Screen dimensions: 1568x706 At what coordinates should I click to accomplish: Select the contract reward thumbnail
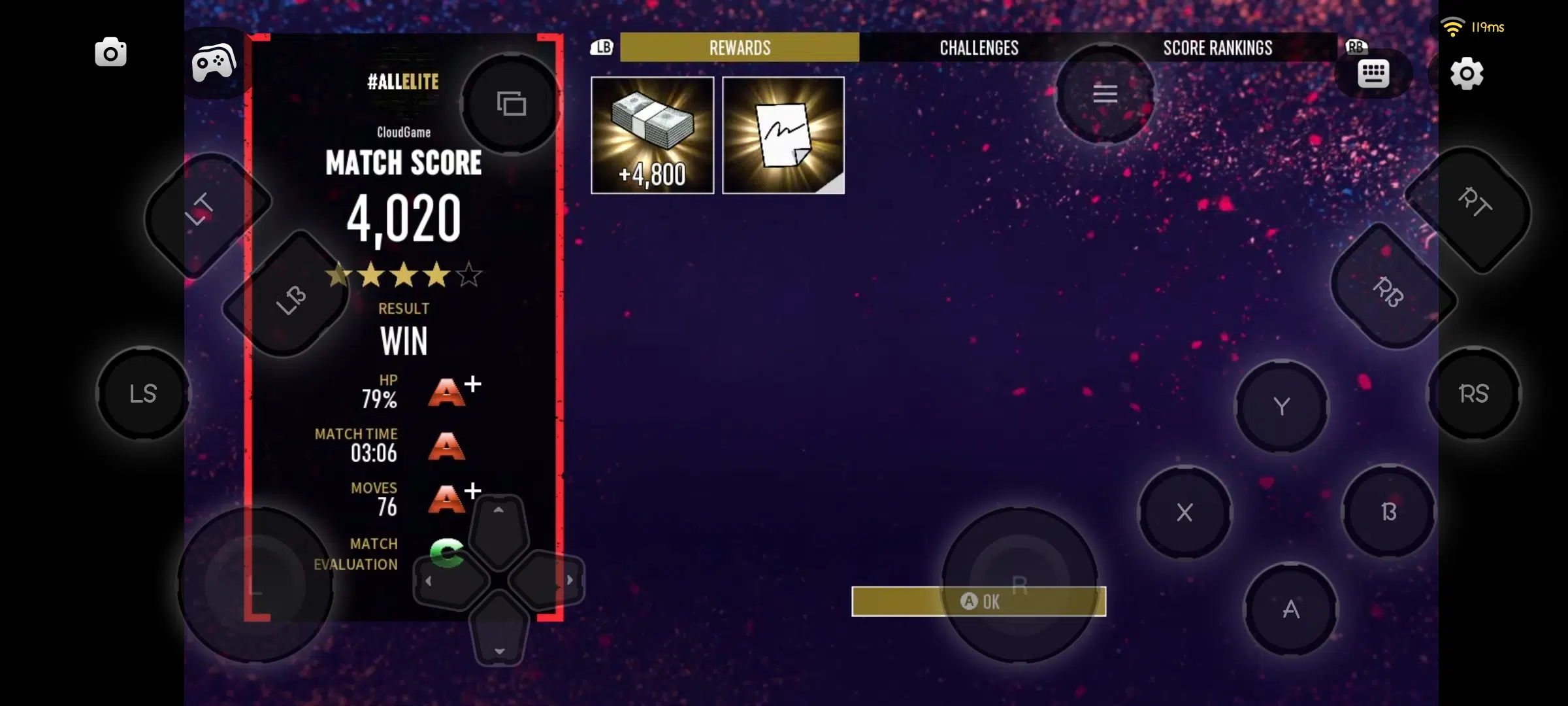pos(783,135)
